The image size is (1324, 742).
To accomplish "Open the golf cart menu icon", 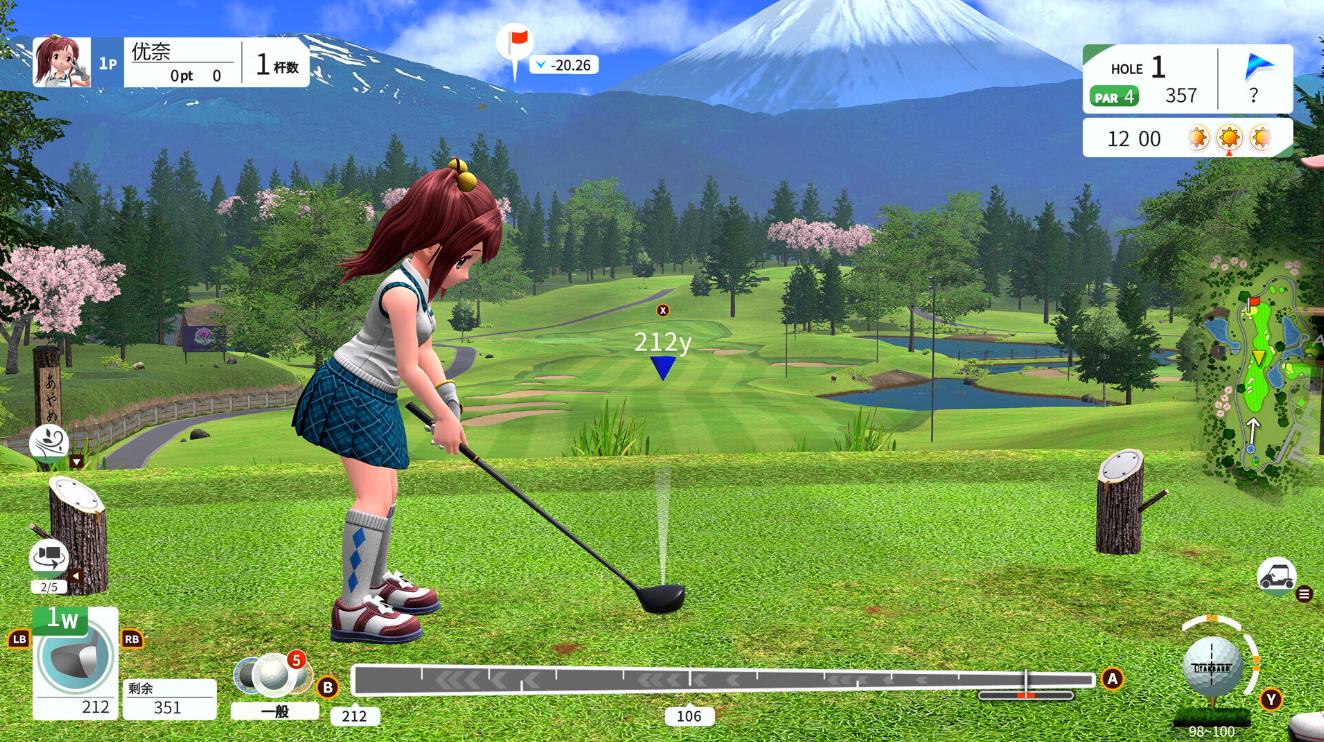I will click(x=1276, y=575).
